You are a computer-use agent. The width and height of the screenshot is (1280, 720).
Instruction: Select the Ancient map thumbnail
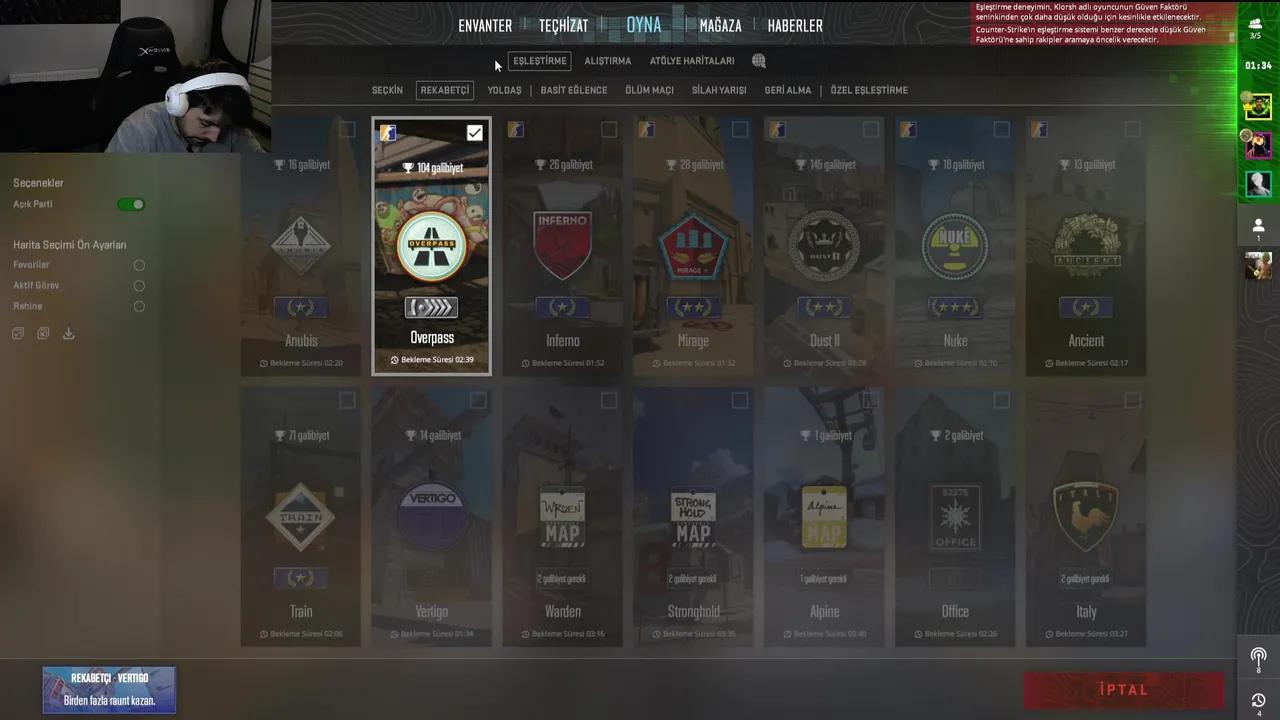tap(1086, 245)
